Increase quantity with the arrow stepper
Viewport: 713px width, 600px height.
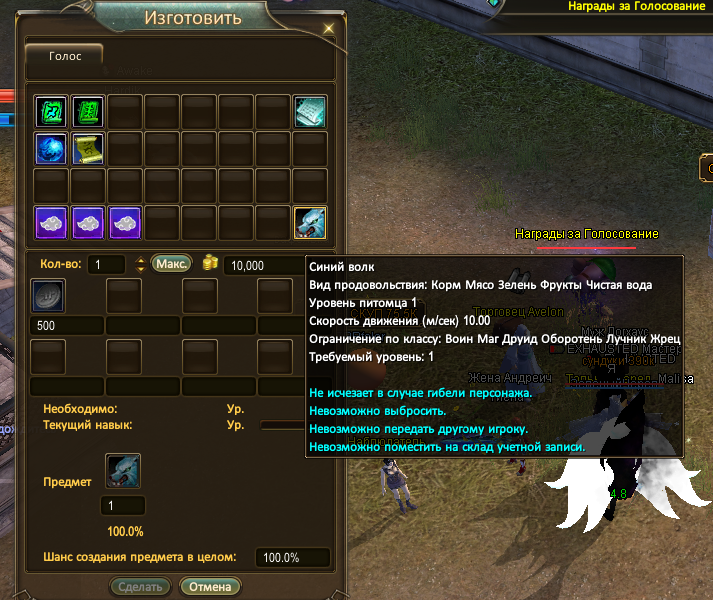pos(139,260)
